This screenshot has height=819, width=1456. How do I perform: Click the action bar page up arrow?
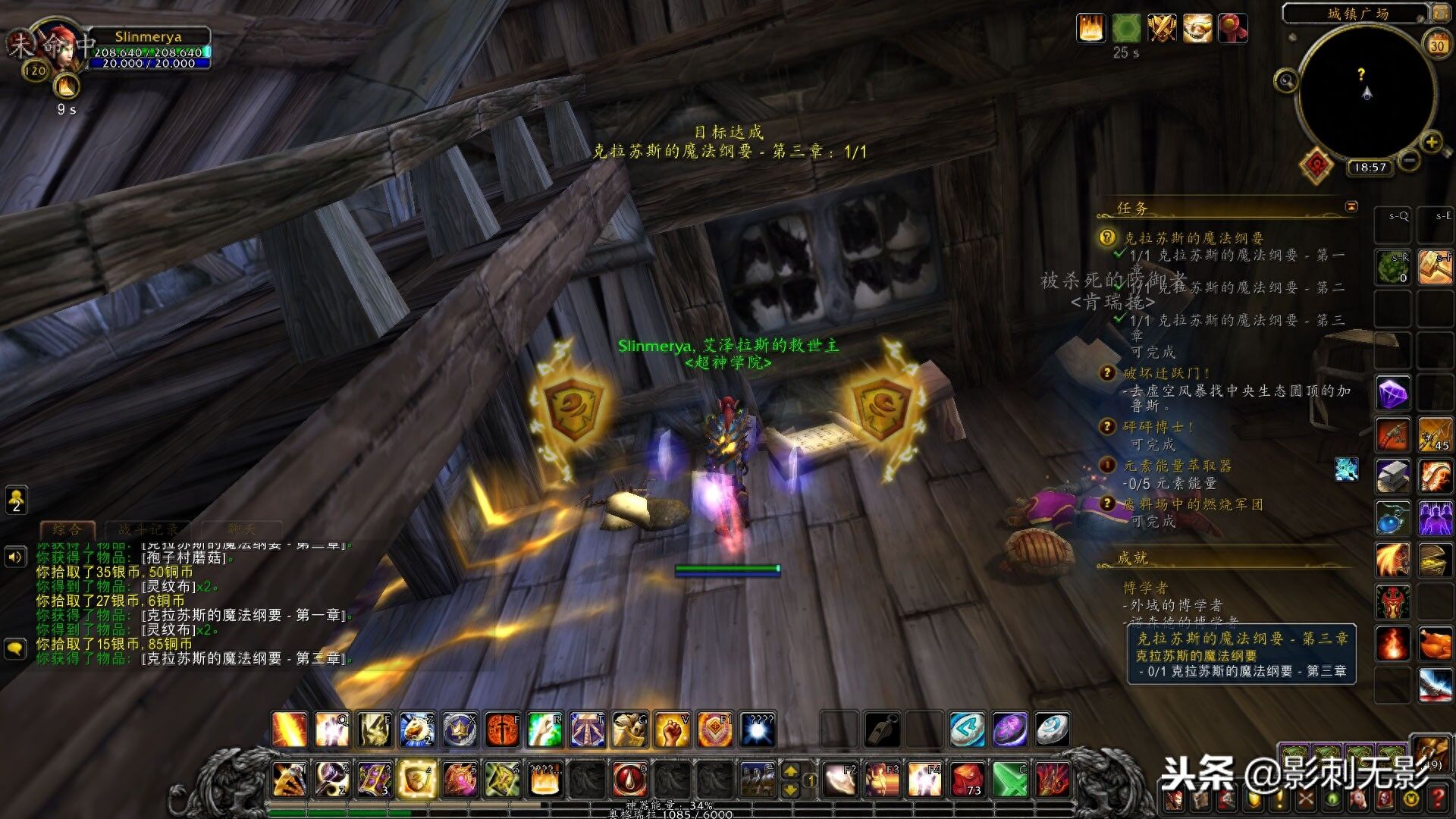coord(790,771)
